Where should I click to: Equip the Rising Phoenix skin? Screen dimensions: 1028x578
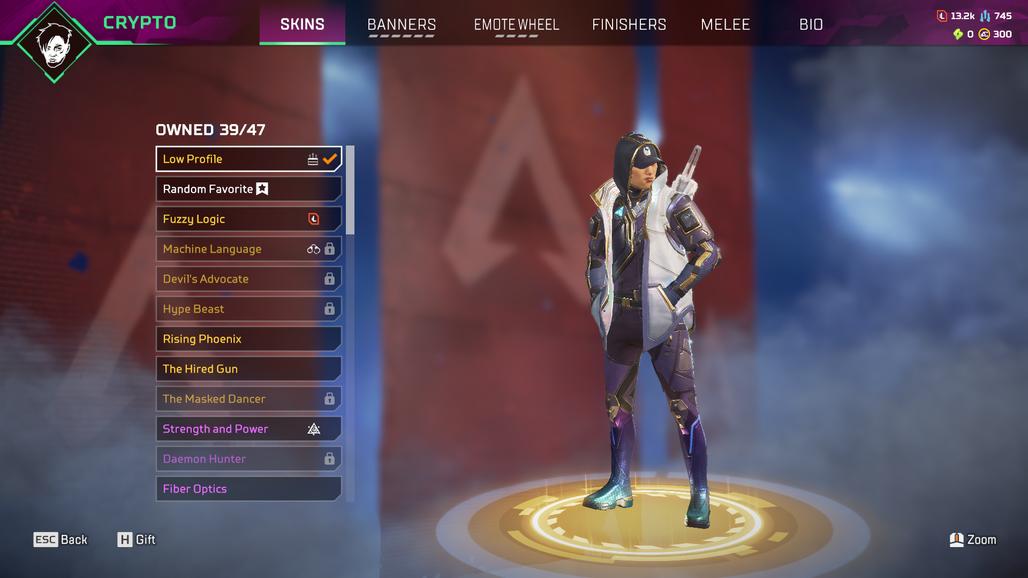click(248, 339)
